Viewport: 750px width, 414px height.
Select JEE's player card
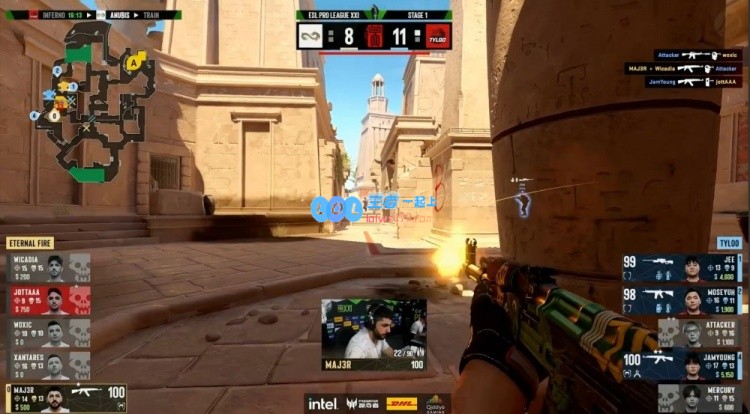click(683, 268)
